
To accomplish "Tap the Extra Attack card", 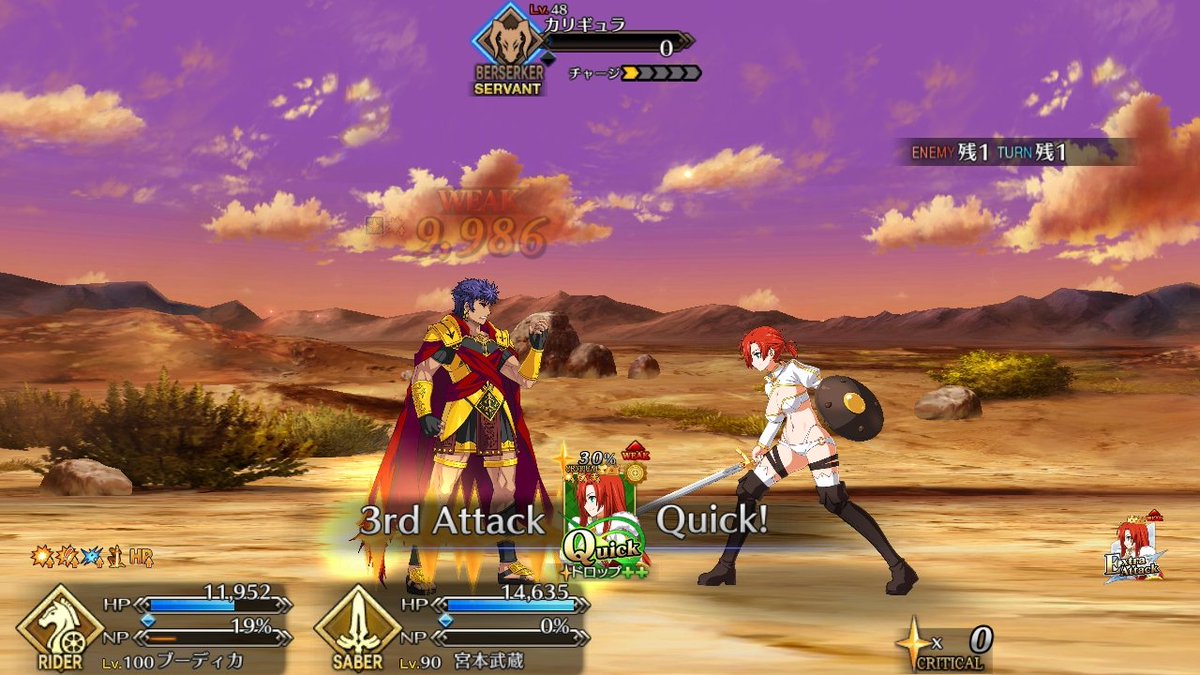I will tap(1135, 554).
